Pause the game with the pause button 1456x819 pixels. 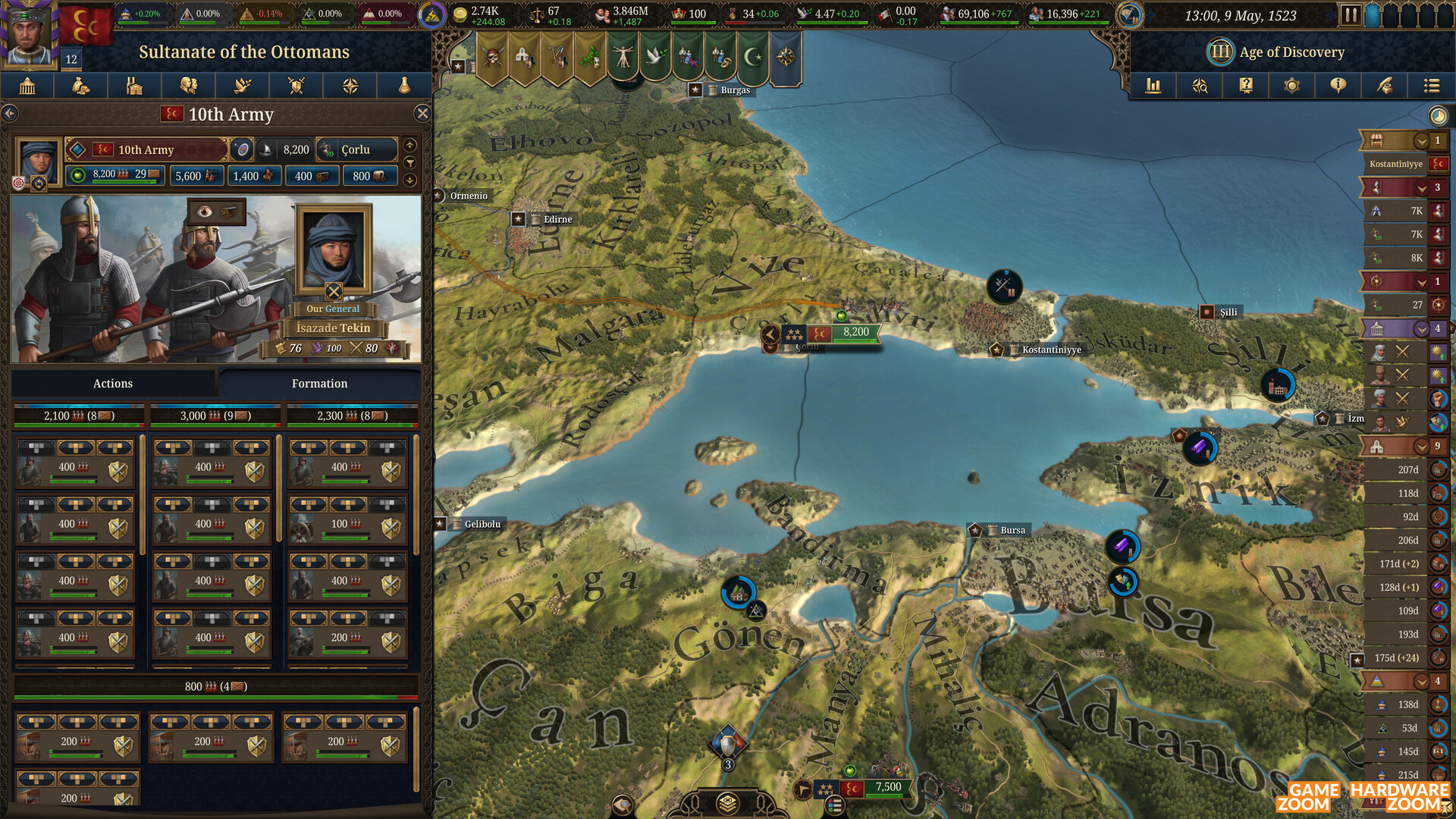[x=1350, y=15]
